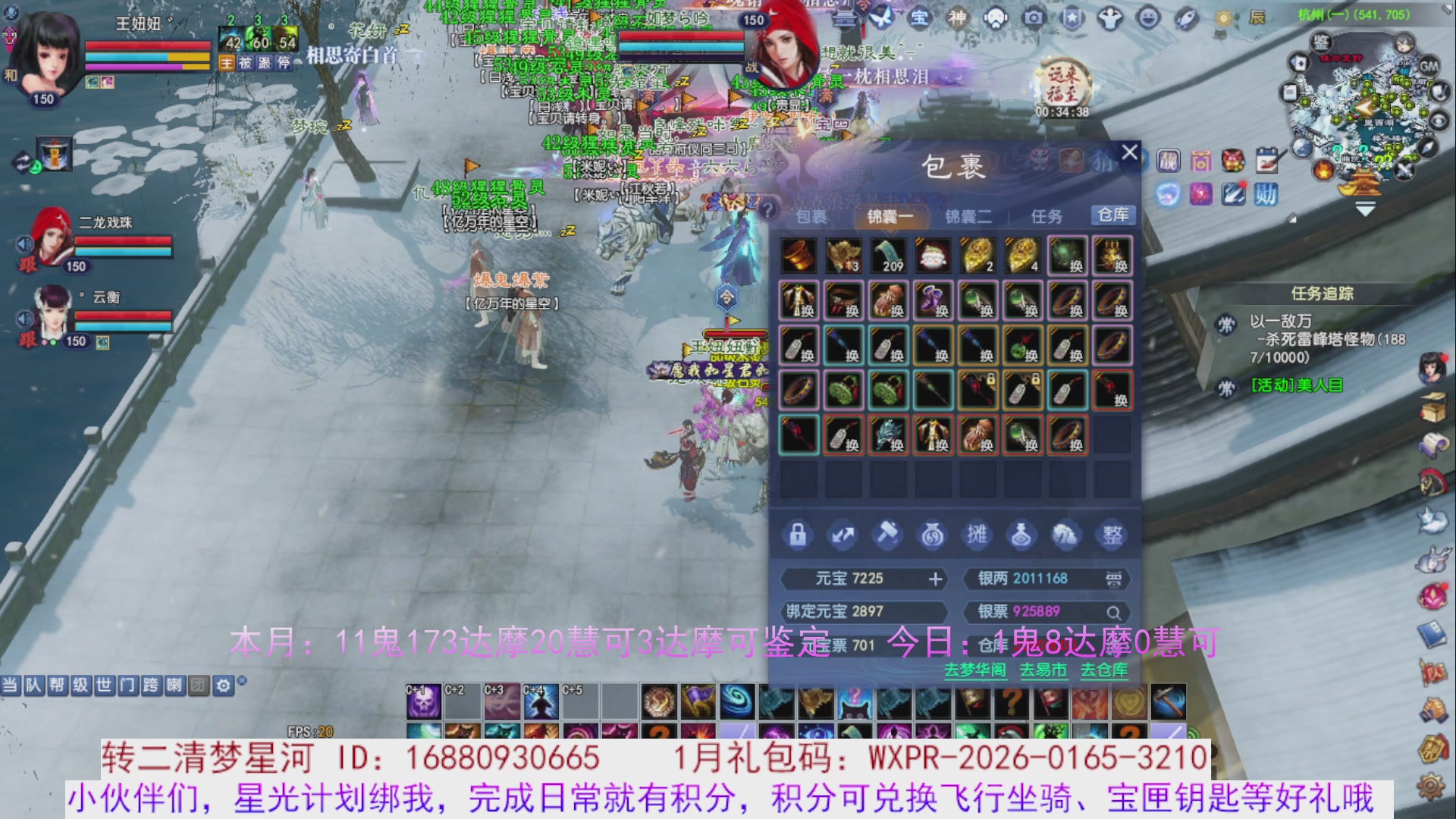Open the 元宝 plus expander to add currency
This screenshot has height=819, width=1456.
click(934, 579)
